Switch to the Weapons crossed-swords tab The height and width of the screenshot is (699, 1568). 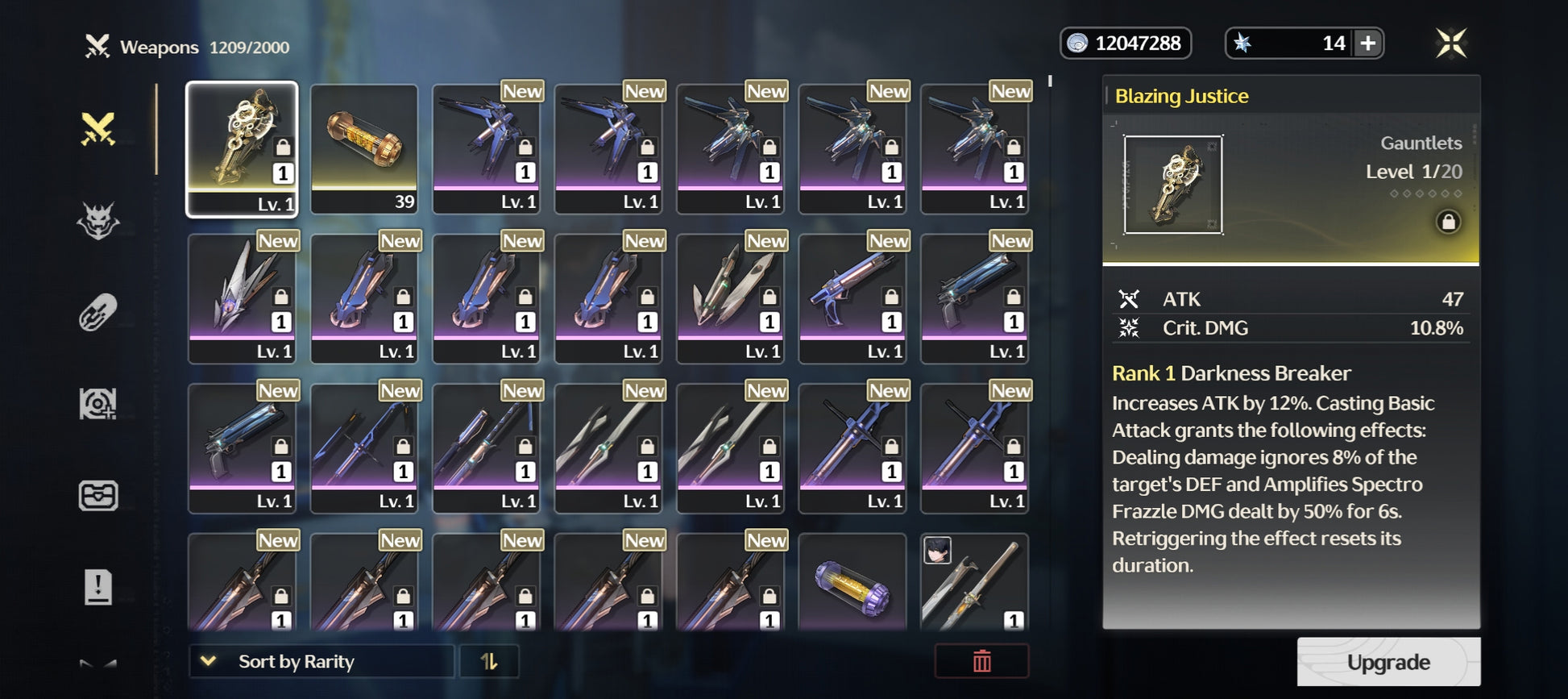[98, 129]
